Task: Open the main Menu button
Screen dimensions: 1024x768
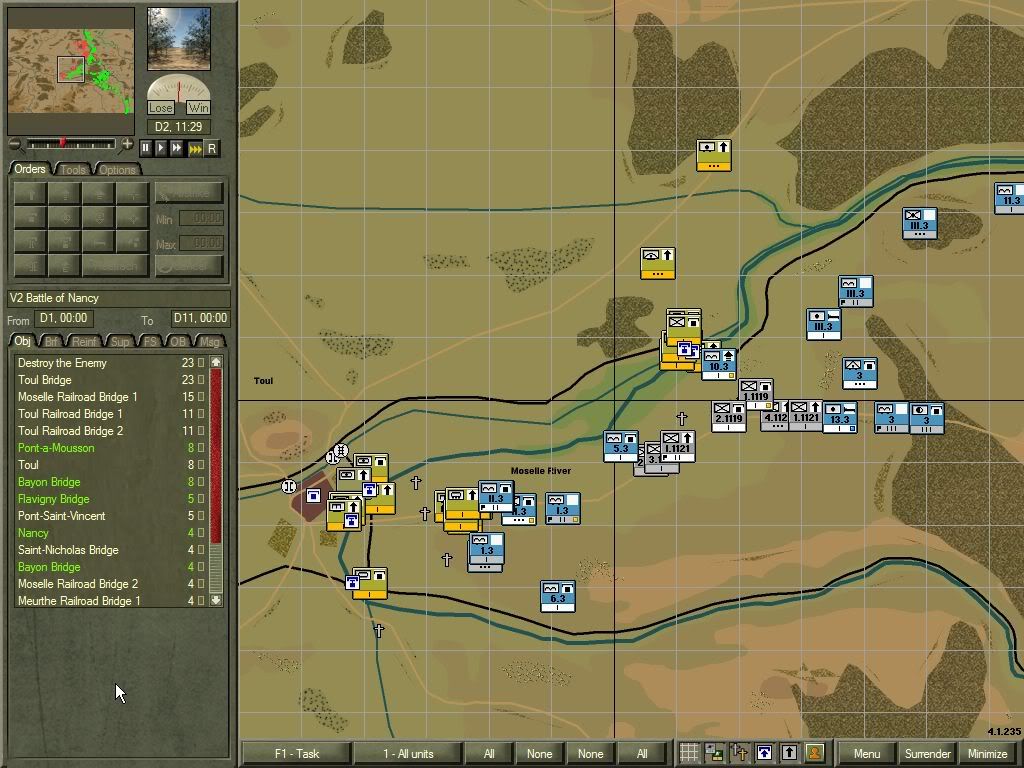Action: pos(867,753)
